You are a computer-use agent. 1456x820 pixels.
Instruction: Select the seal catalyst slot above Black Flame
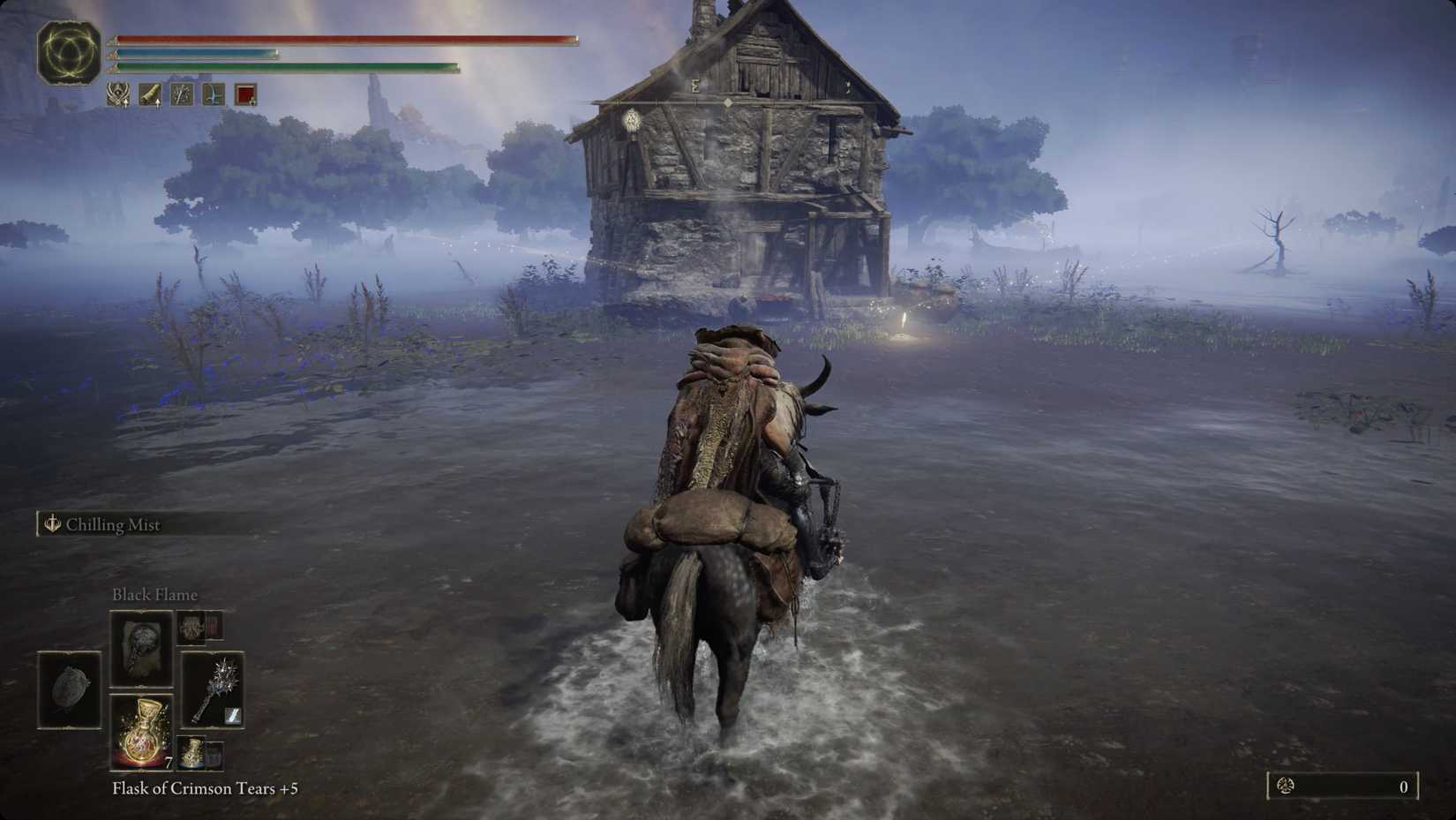click(191, 628)
